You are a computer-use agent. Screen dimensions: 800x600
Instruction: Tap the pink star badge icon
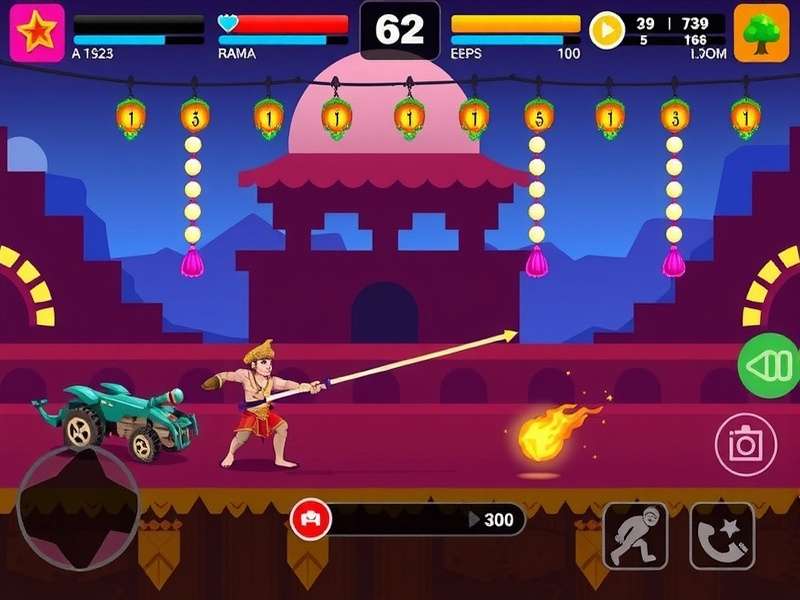coord(37,33)
